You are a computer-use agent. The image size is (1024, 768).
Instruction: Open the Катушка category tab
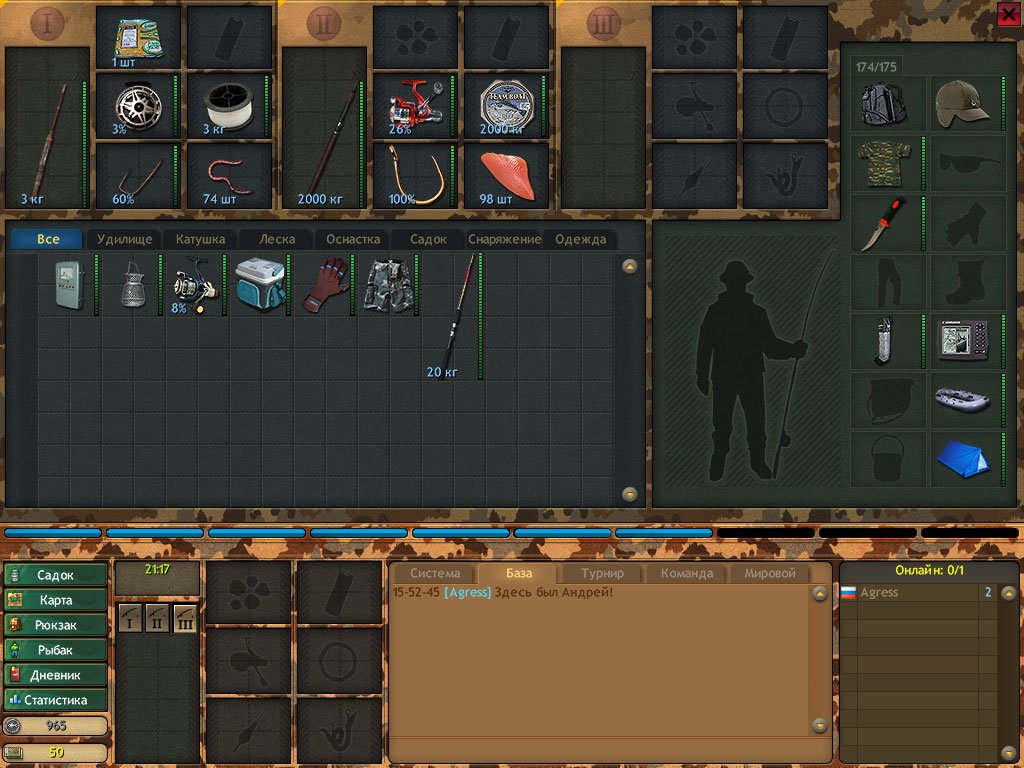click(x=201, y=240)
